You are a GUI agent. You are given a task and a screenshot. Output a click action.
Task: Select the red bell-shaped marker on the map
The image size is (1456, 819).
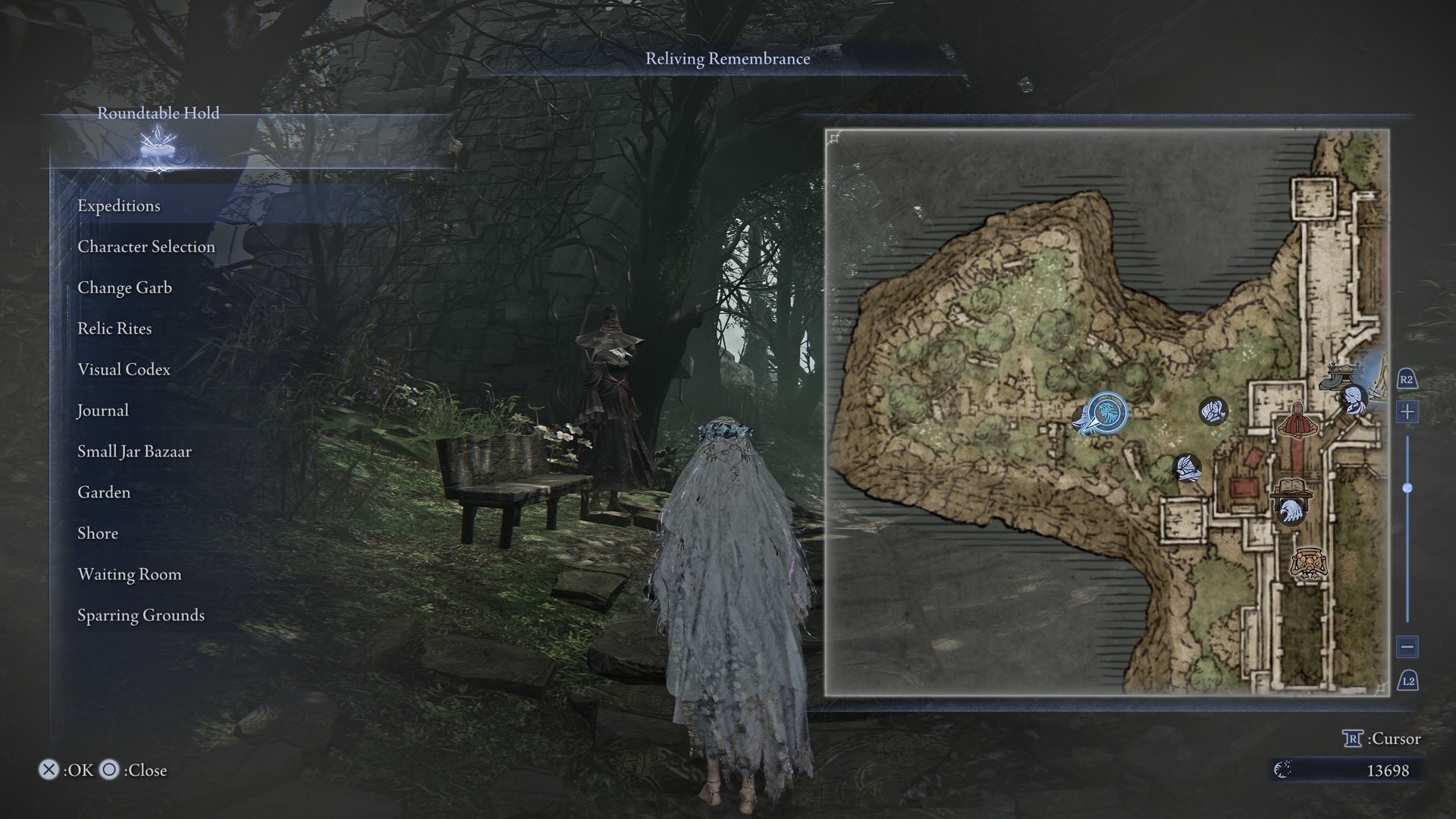coord(1297,421)
